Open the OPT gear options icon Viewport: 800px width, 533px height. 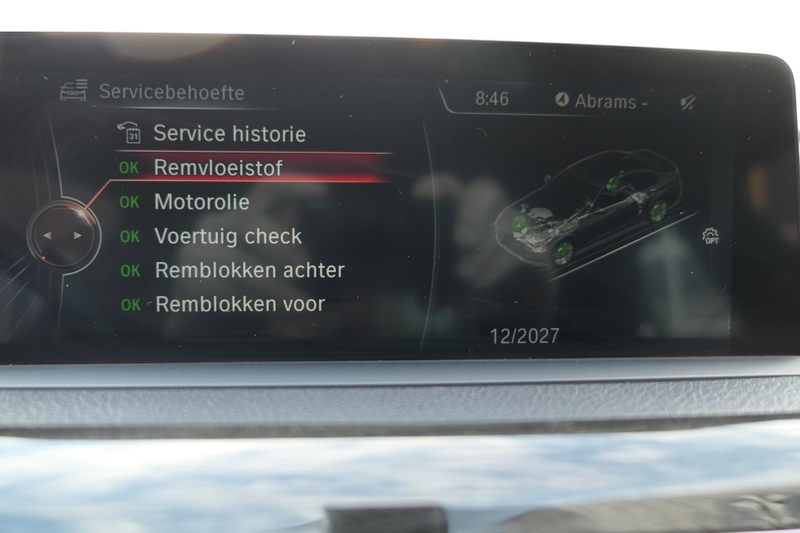coord(711,237)
